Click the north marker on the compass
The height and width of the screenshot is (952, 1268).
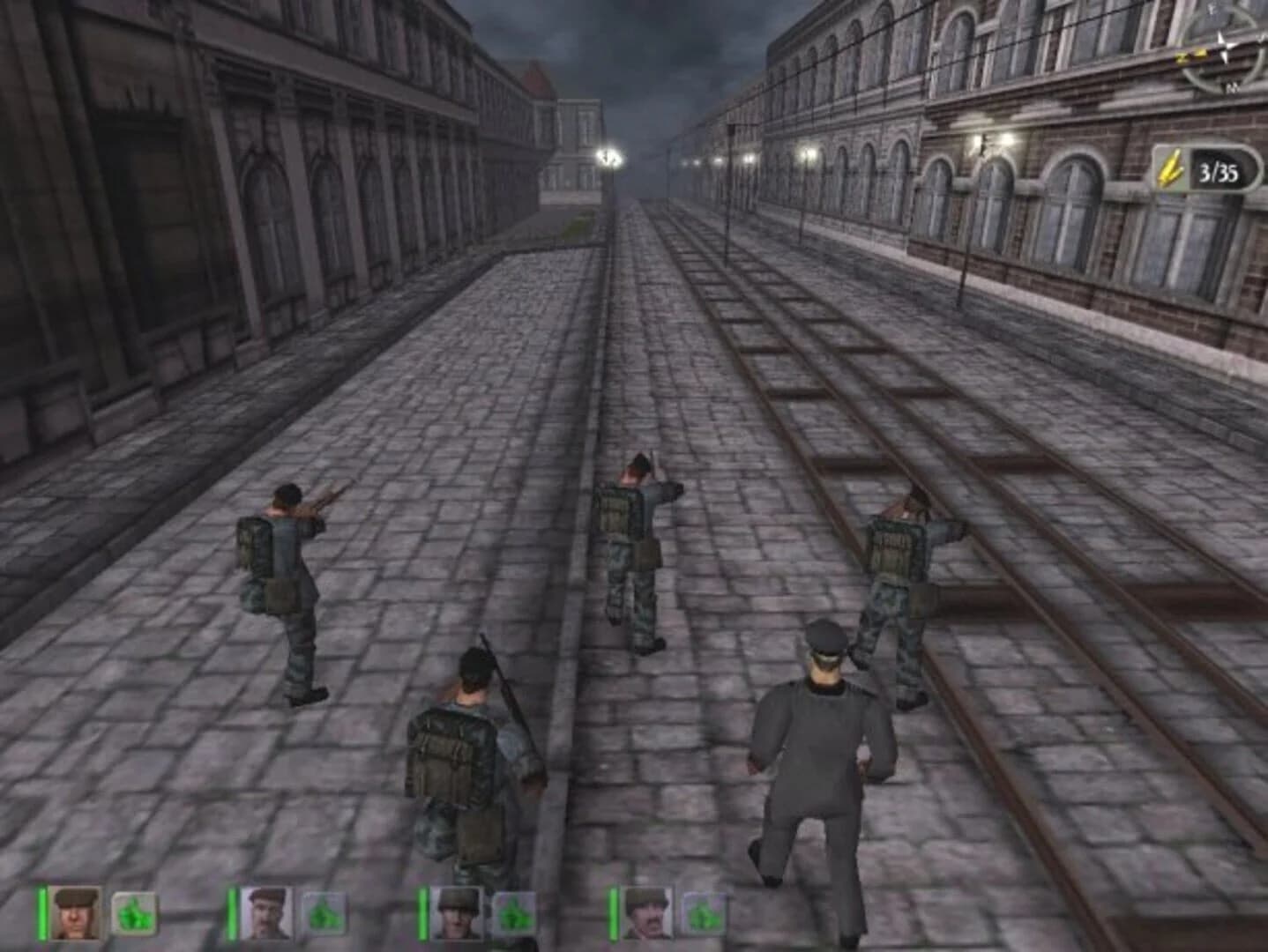click(1232, 87)
